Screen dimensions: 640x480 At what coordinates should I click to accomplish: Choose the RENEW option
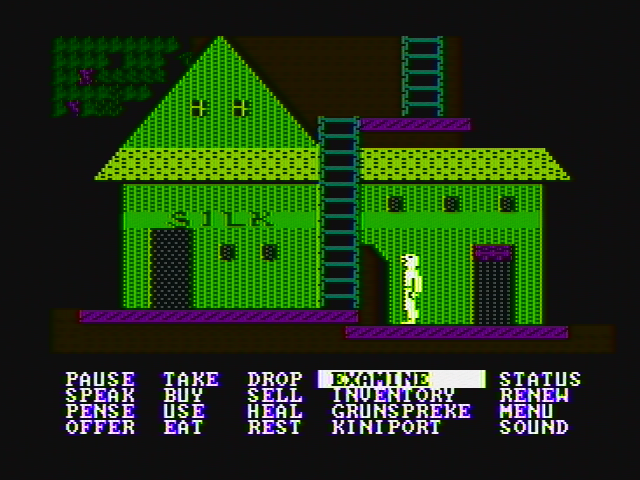[x=534, y=395]
